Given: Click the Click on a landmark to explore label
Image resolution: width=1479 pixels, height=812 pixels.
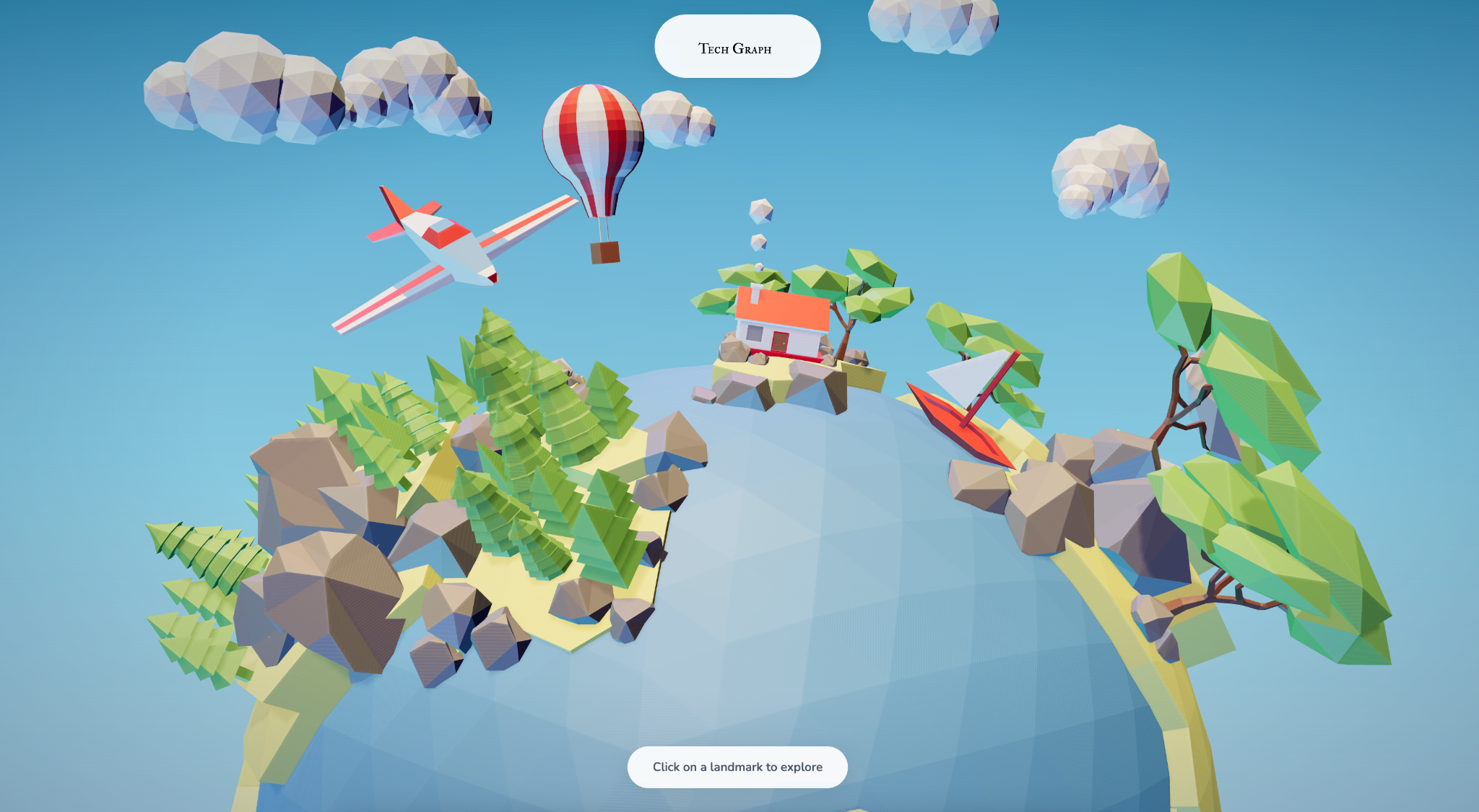Looking at the screenshot, I should [x=737, y=767].
